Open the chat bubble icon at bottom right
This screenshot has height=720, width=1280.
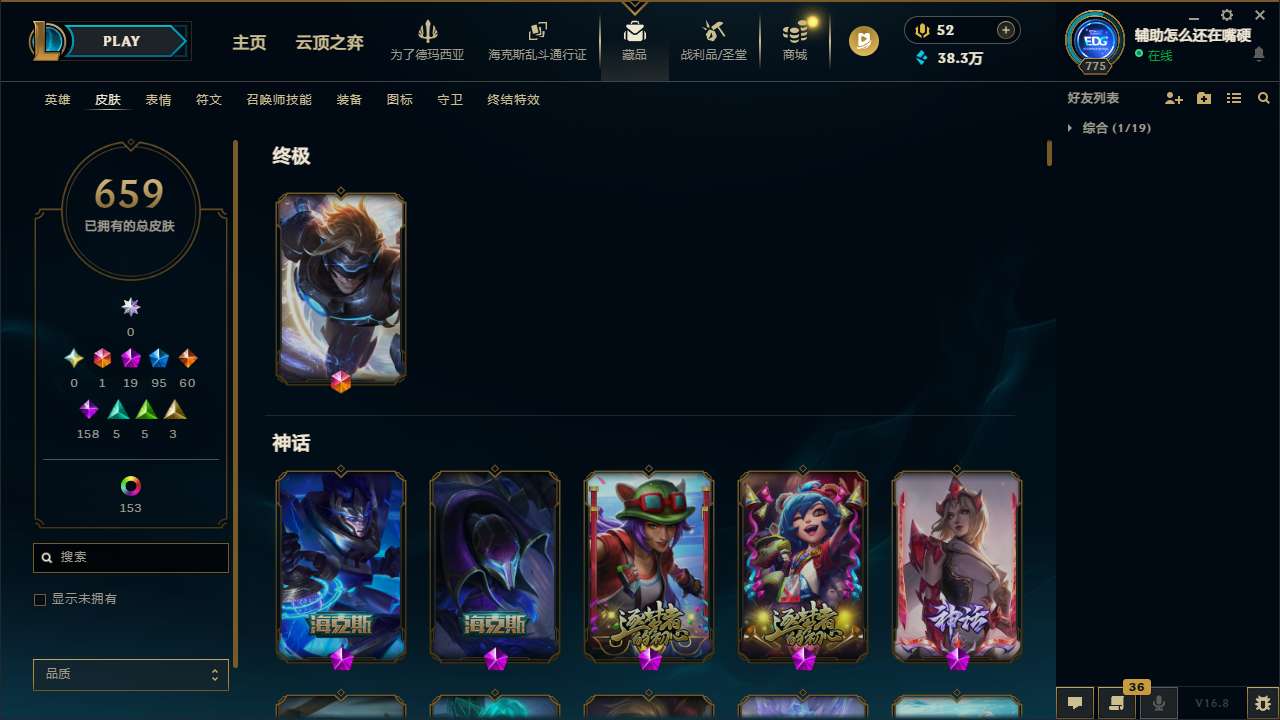(x=1075, y=703)
